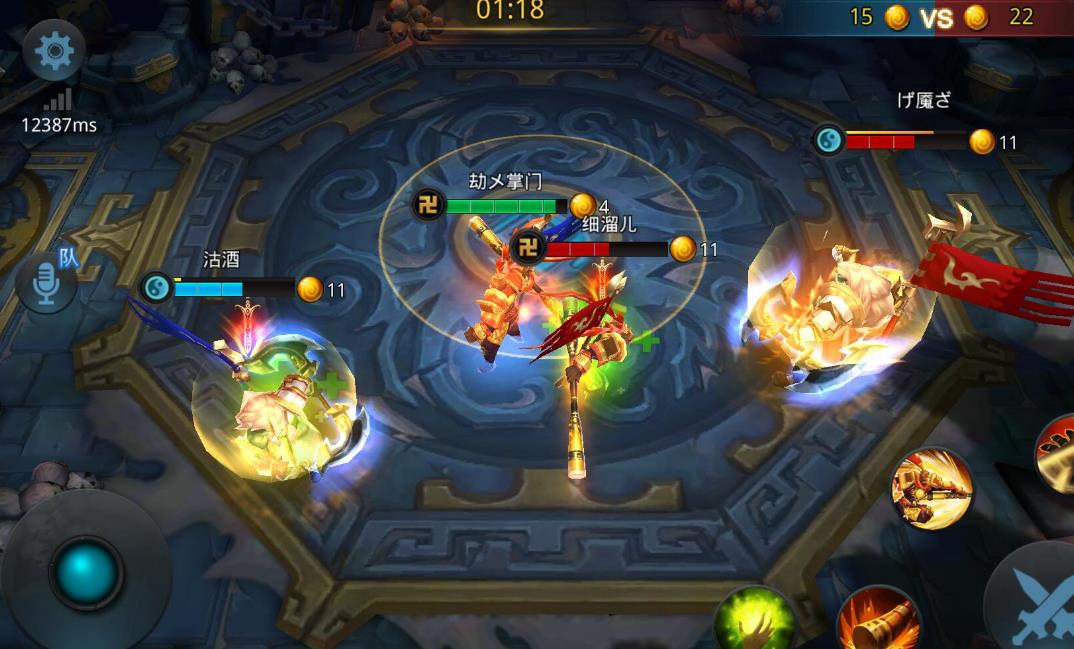1074x649 pixels.
Task: Trigger the warrior staff thrust skill
Action: click(x=932, y=487)
